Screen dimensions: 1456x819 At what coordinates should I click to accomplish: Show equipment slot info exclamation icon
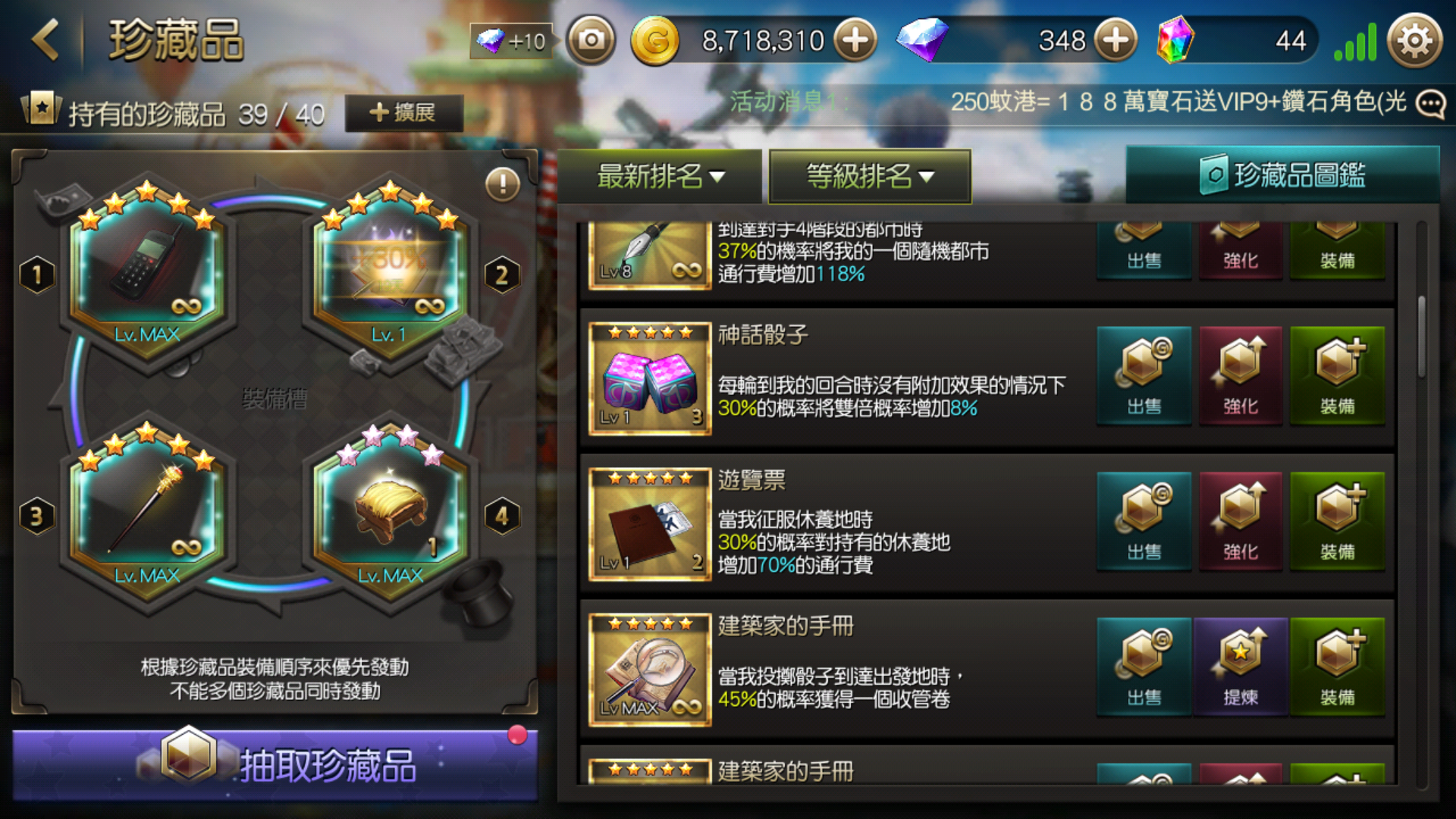coord(502,184)
